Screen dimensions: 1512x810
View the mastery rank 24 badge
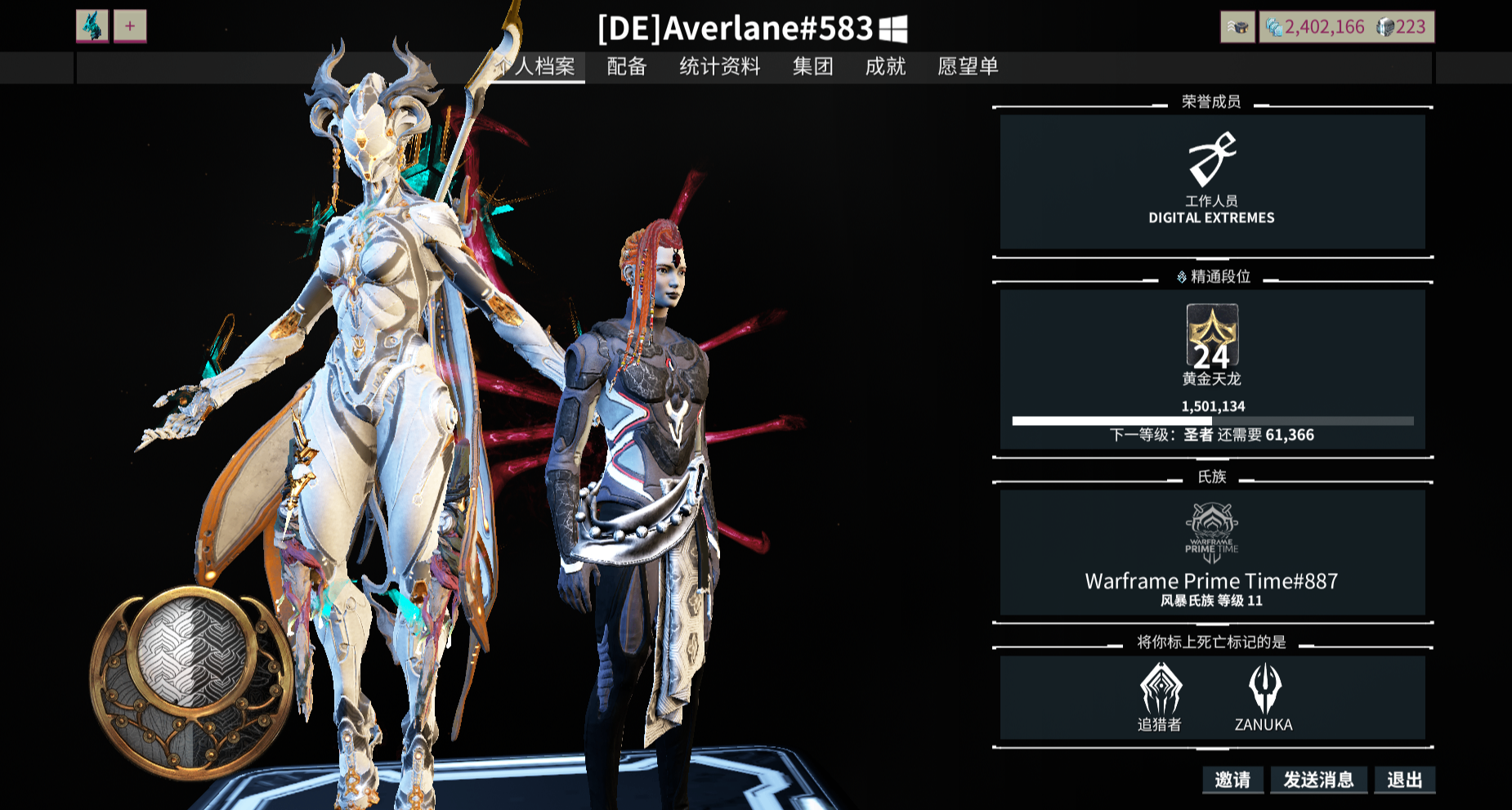(x=1212, y=337)
